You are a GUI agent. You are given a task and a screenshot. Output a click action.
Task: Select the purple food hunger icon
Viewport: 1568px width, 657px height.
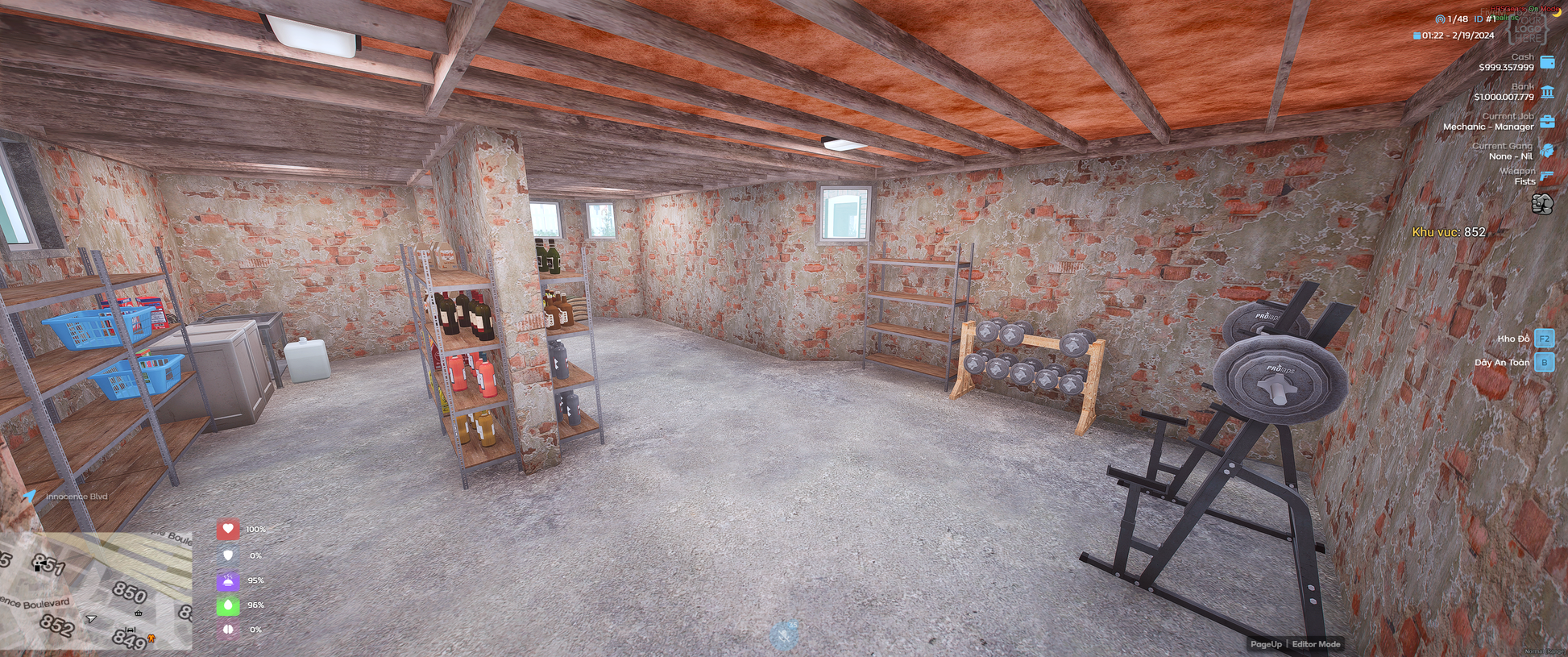pos(228,580)
